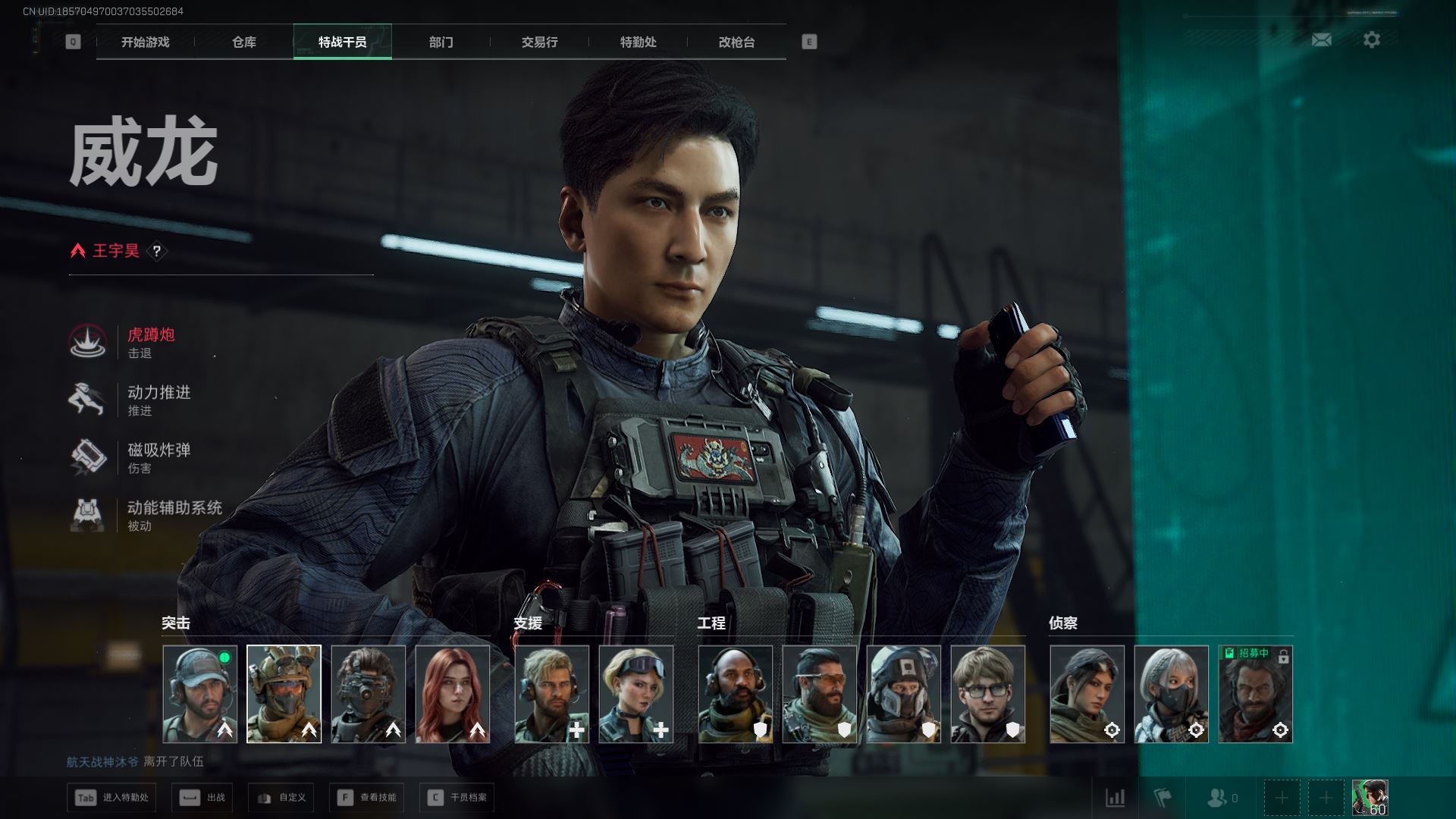Select the 虎蹲炮 skill
Image resolution: width=1456 pixels, height=819 pixels.
[150, 342]
